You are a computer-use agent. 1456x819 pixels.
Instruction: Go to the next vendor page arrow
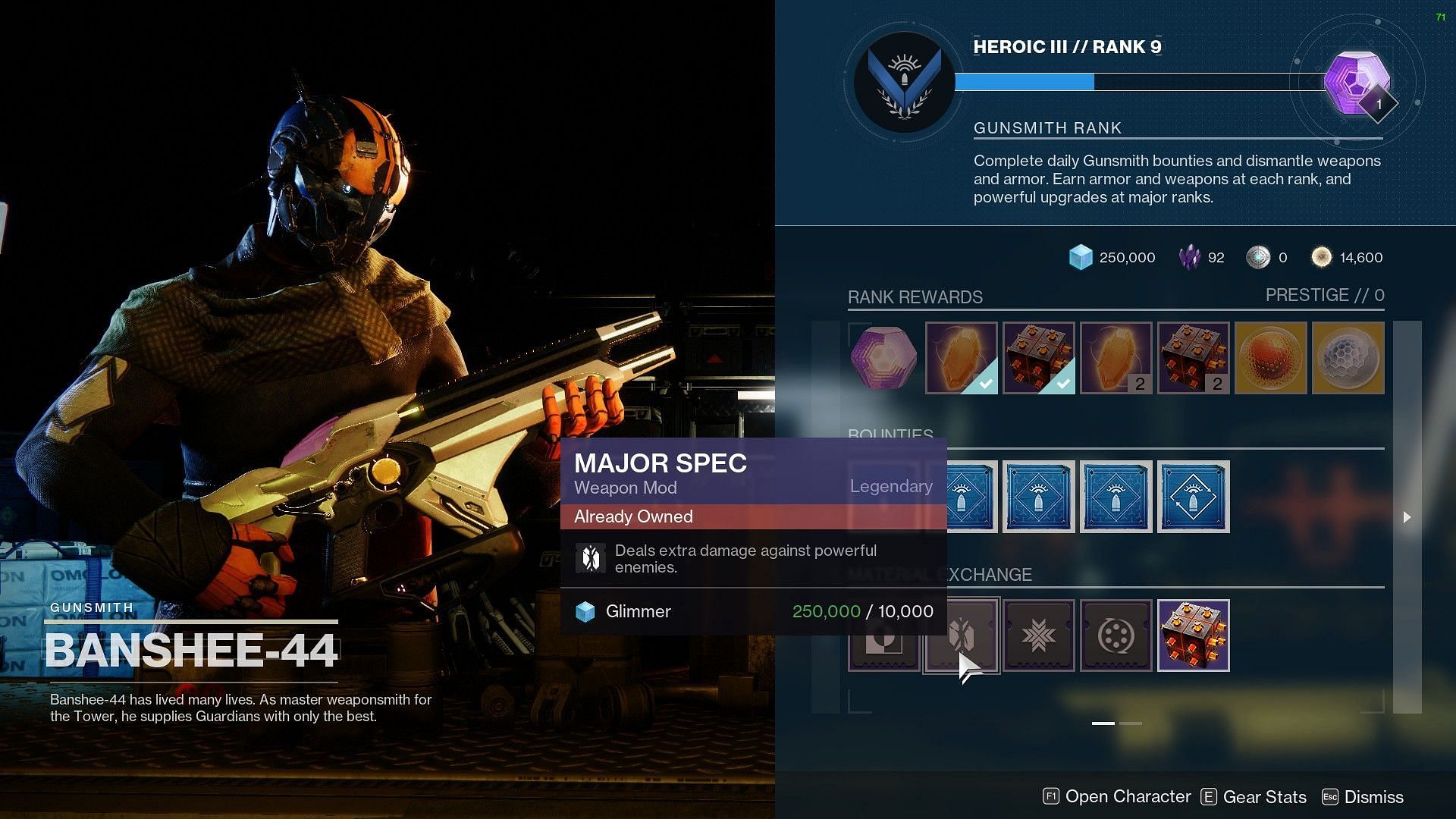[1407, 517]
